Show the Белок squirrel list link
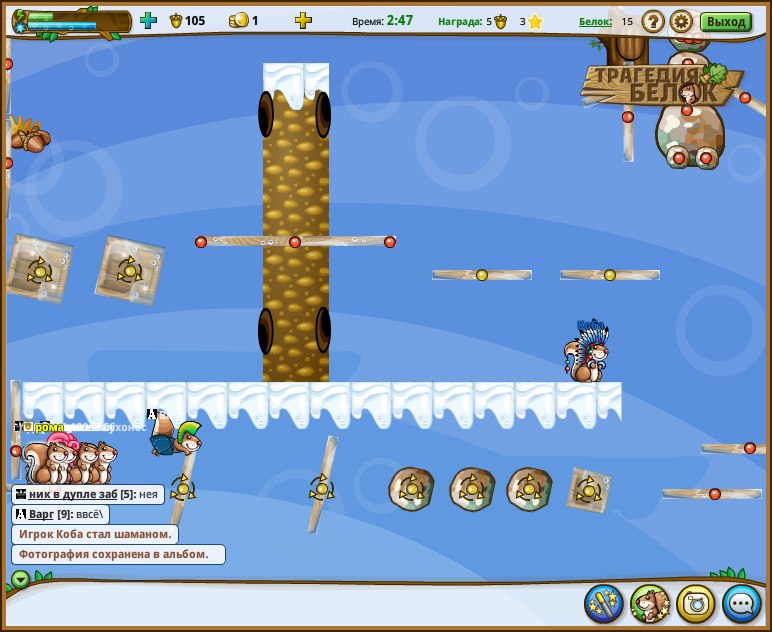Image resolution: width=772 pixels, height=632 pixels. tap(594, 21)
